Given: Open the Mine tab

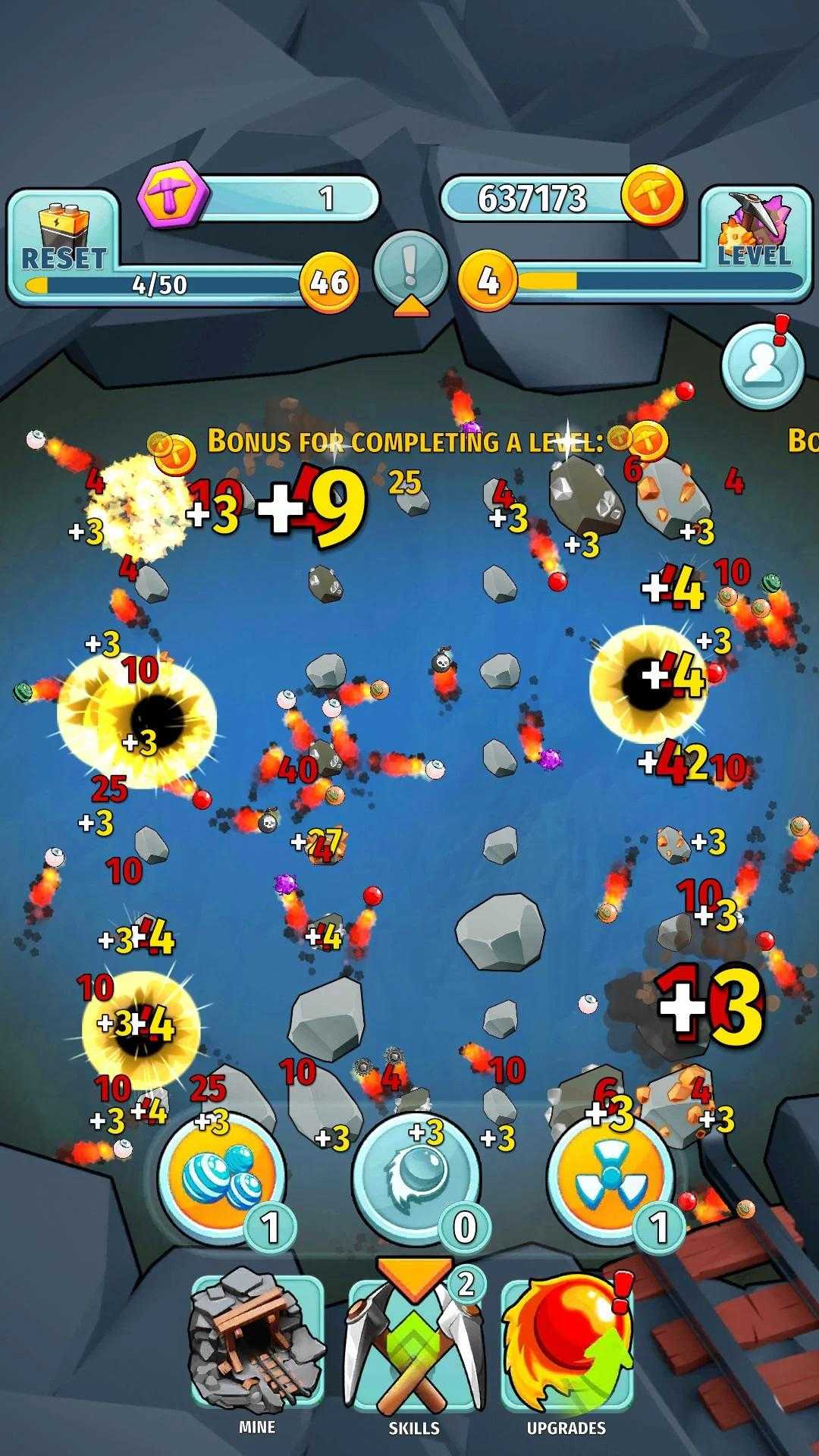Looking at the screenshot, I should 257,1346.
